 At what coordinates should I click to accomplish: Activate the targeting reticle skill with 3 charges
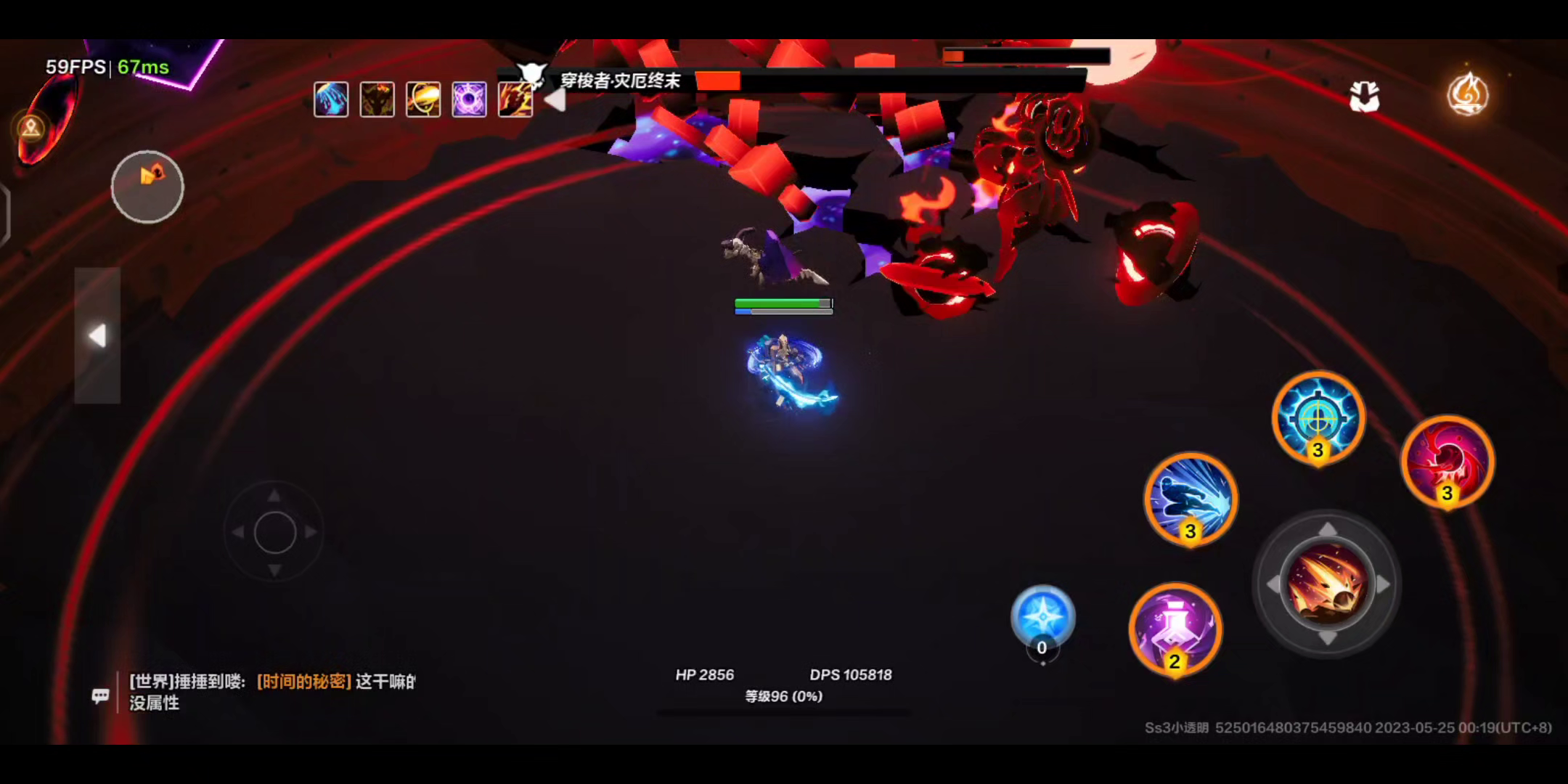coord(1318,419)
